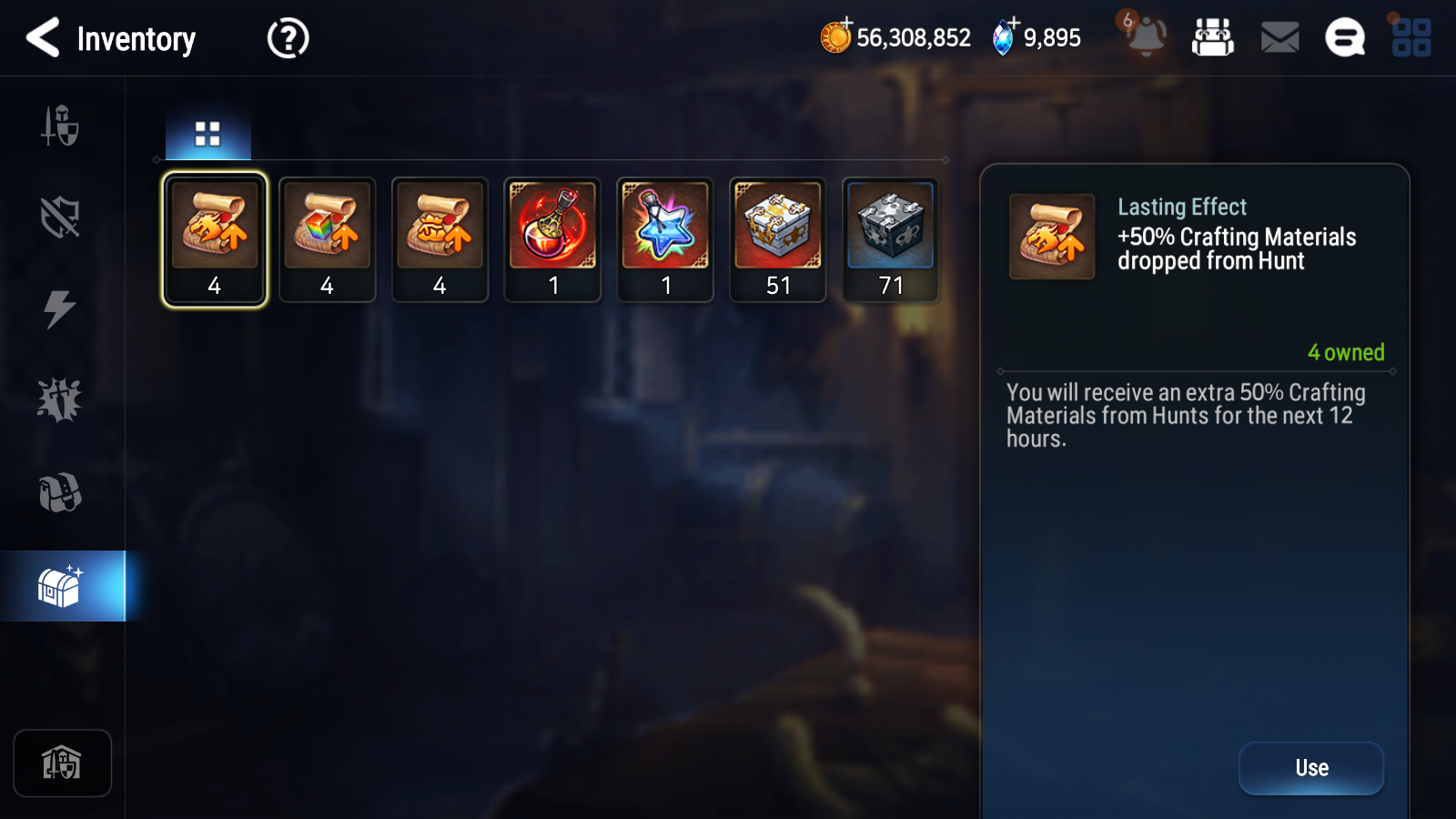Open the Equipment category in the sidebar
Image resolution: width=1456 pixels, height=819 pixels.
point(62,126)
